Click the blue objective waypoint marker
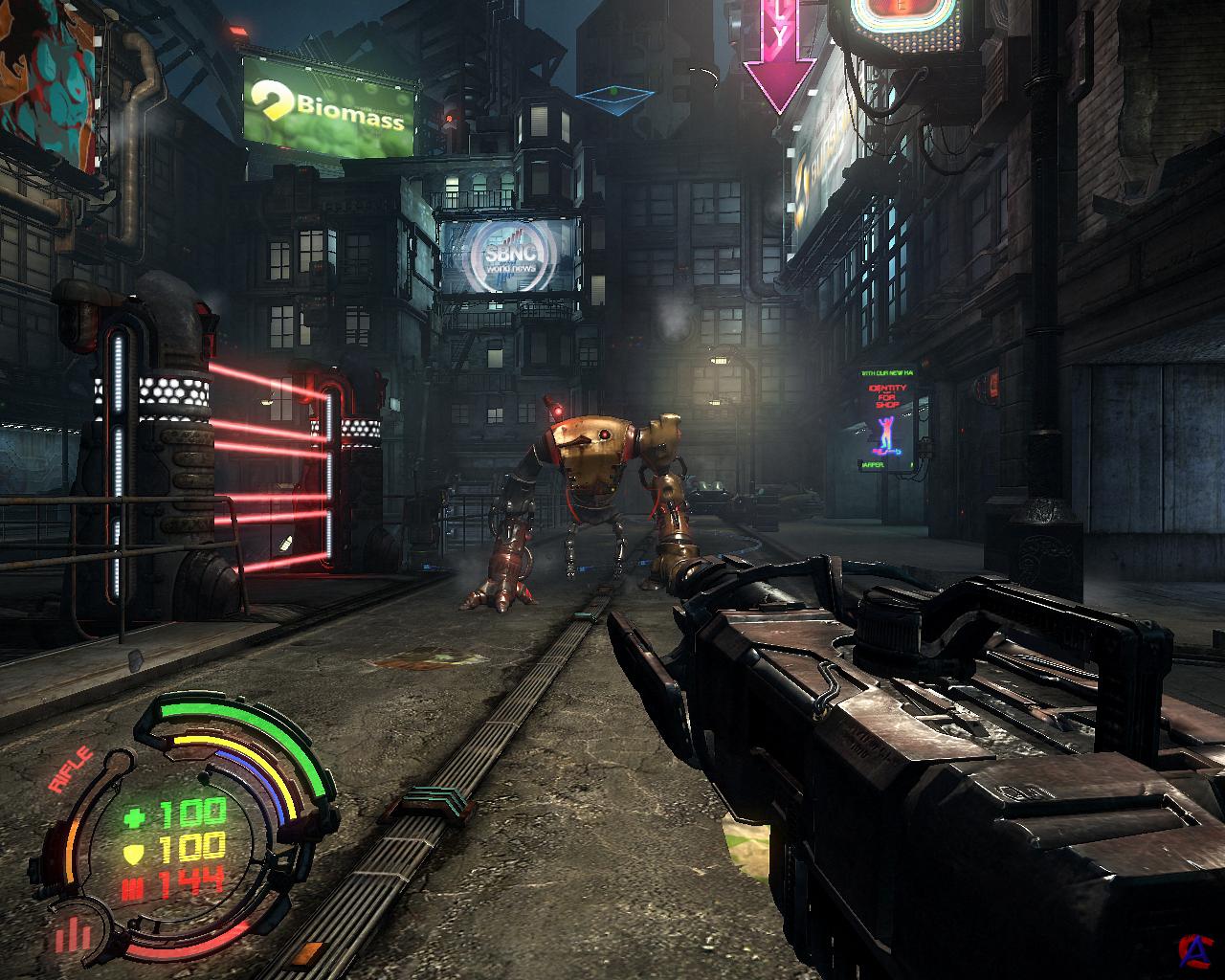Image resolution: width=1225 pixels, height=980 pixels. [x=613, y=97]
